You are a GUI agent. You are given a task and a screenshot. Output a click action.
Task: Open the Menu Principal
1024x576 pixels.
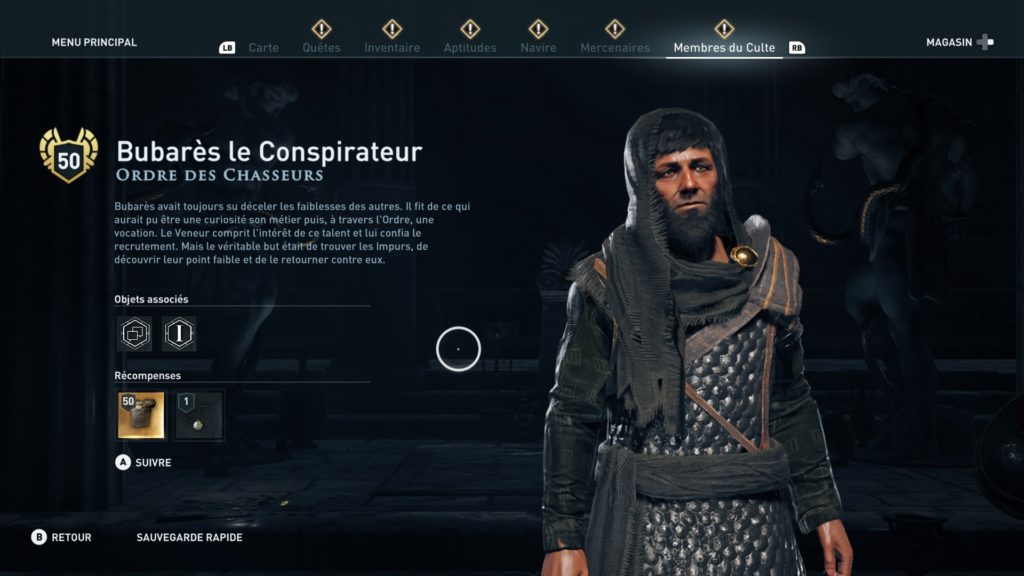tap(94, 43)
